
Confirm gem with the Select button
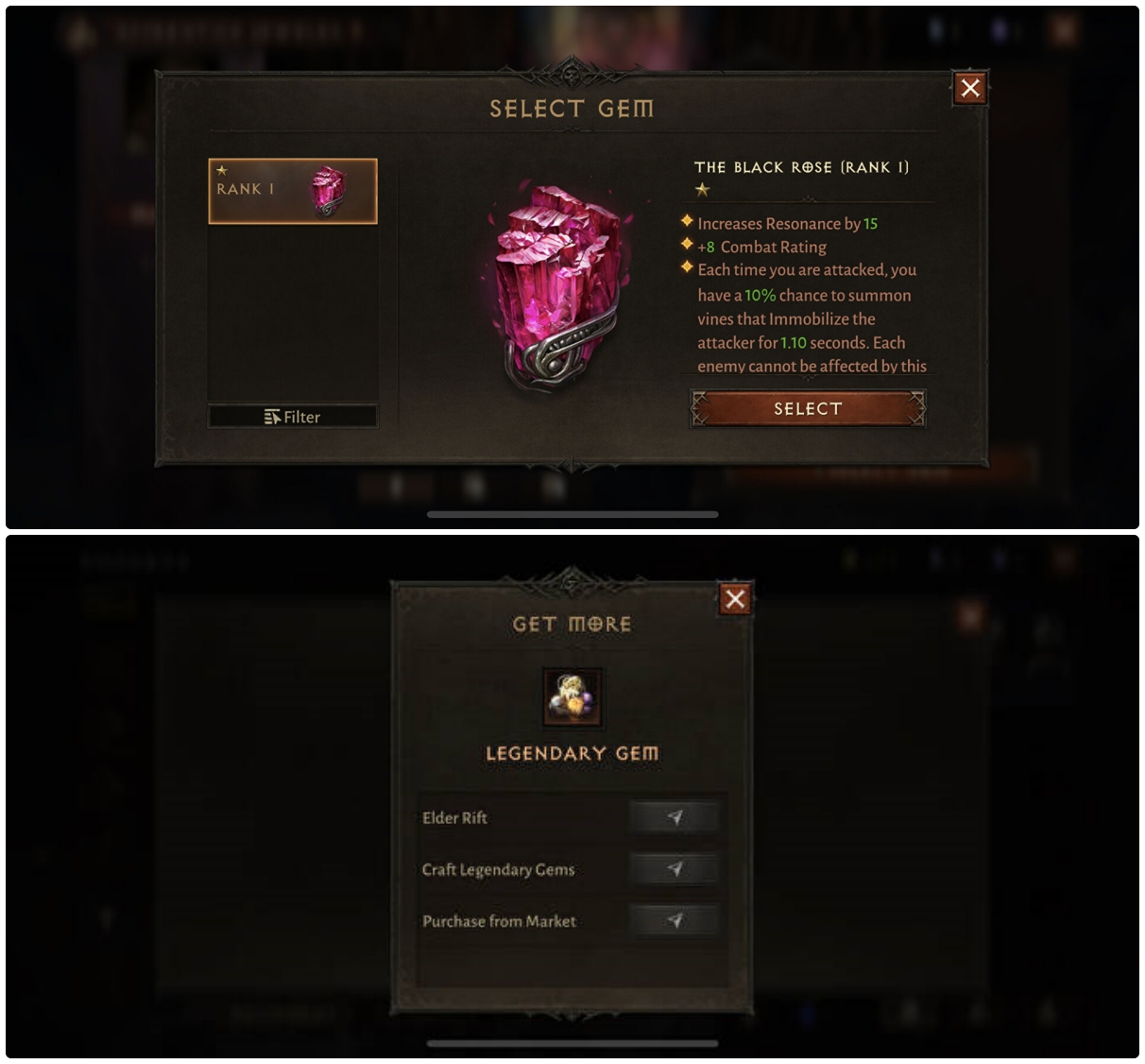click(808, 409)
